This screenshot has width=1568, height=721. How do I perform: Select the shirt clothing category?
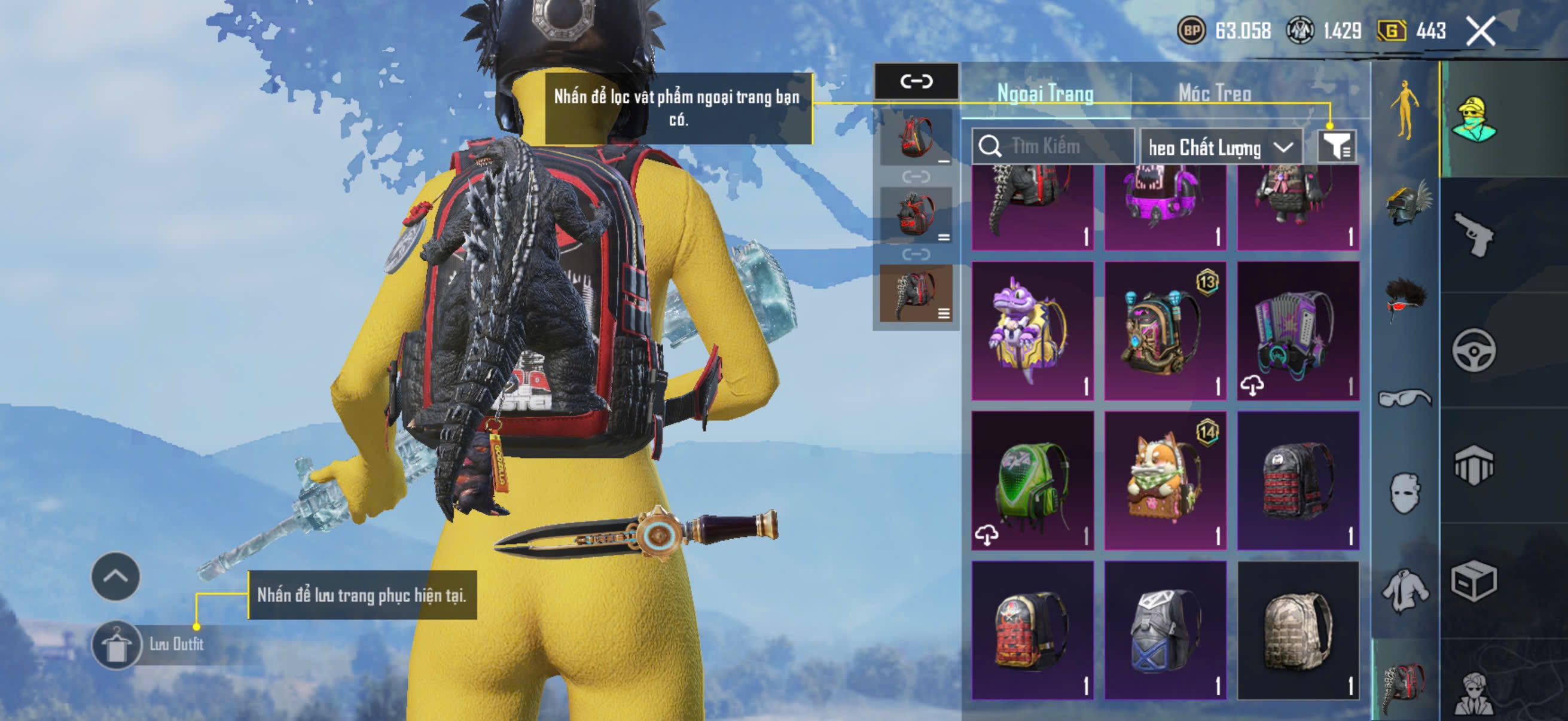pyautogui.click(x=1404, y=589)
